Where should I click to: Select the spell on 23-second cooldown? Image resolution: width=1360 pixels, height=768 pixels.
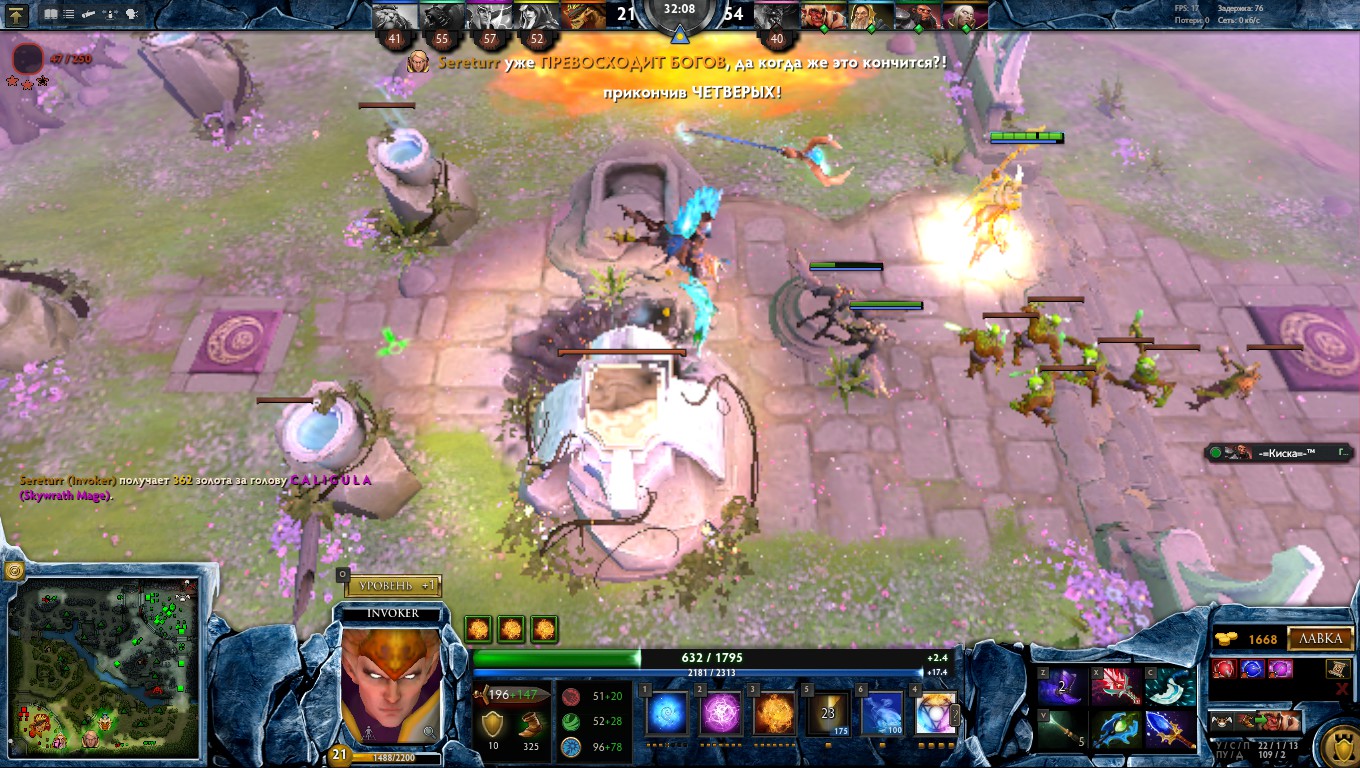[828, 714]
